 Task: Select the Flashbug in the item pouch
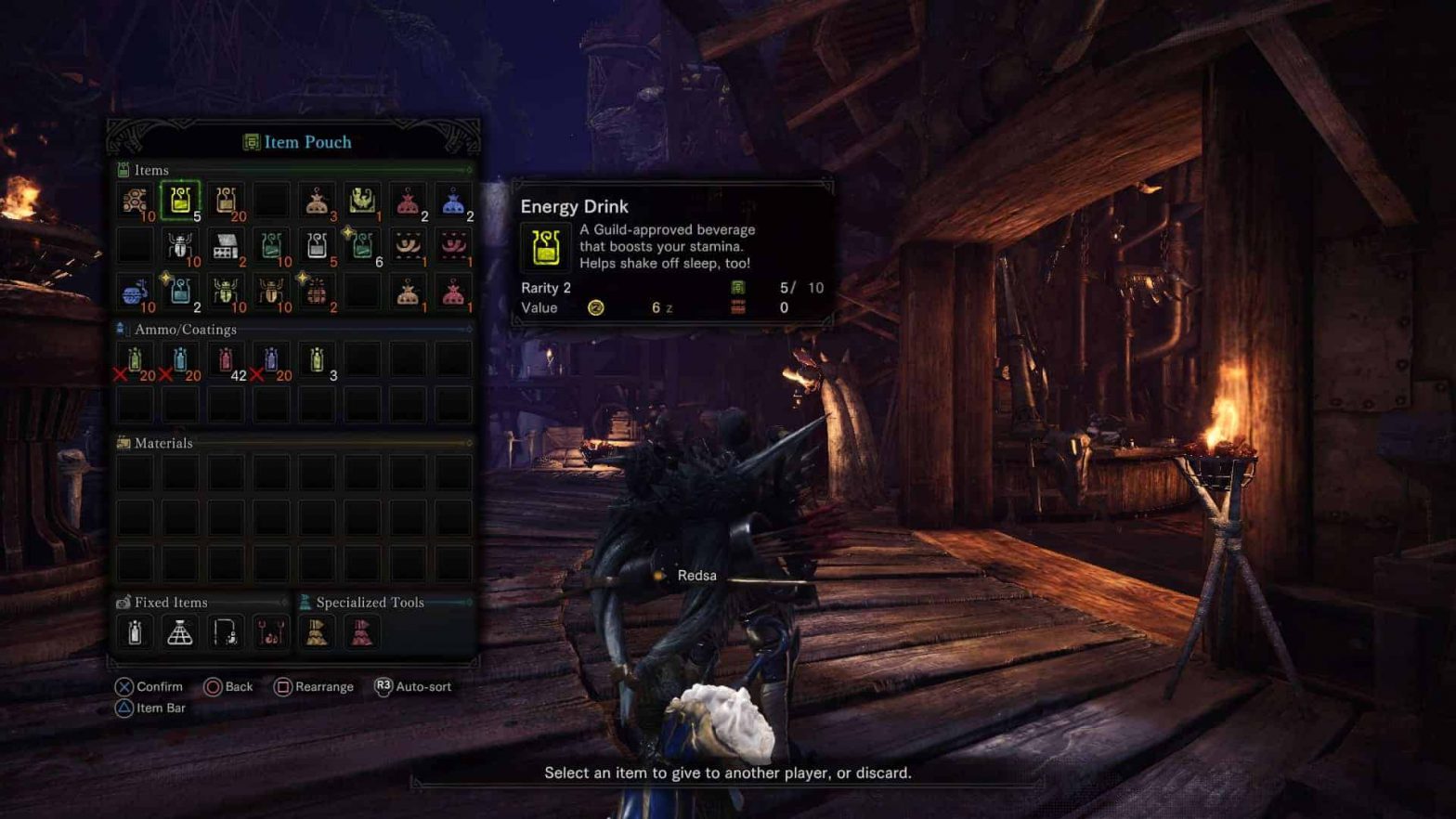tap(180, 246)
